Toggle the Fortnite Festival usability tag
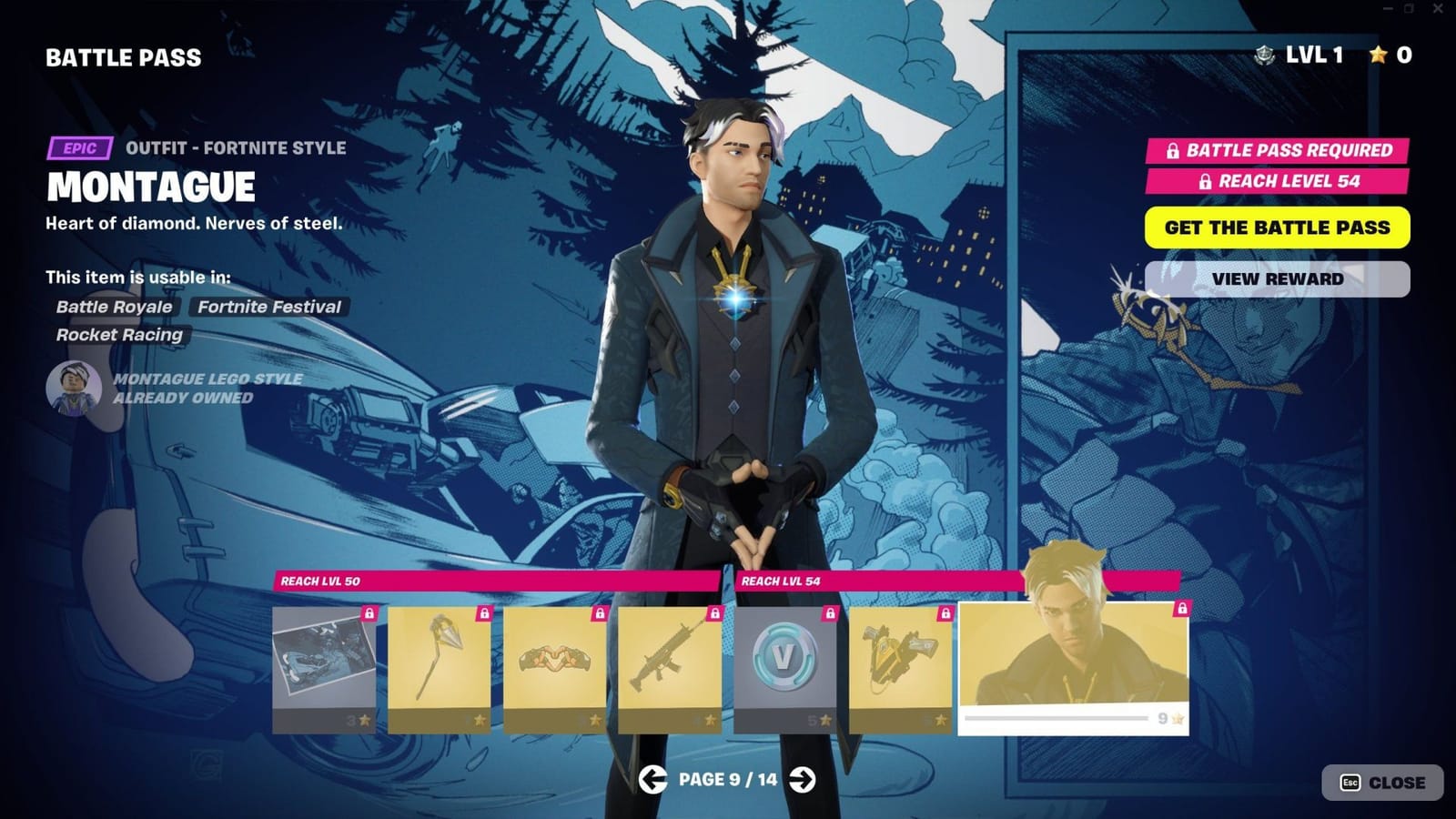This screenshot has height=819, width=1456. (x=269, y=307)
